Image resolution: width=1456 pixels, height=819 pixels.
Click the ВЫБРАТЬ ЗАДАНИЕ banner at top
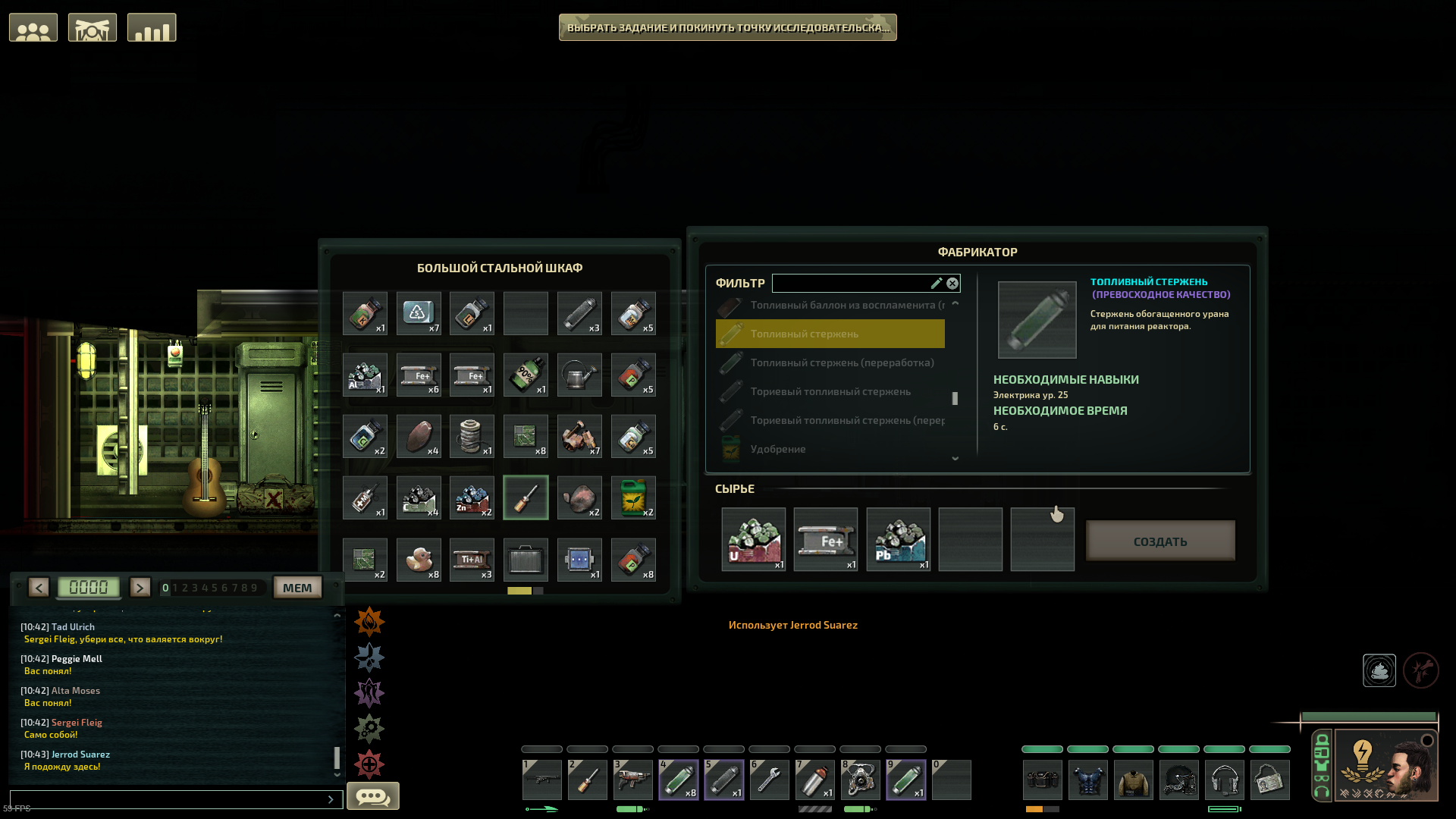pos(727,27)
